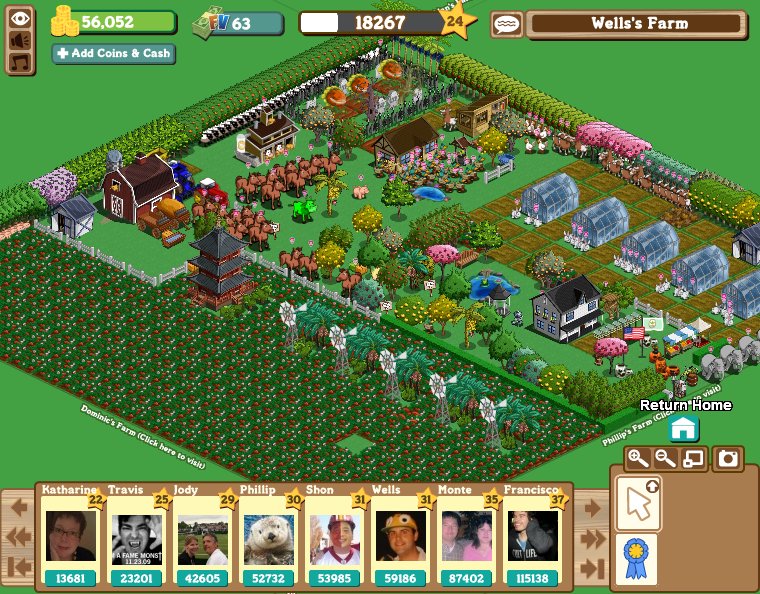Zoom out with the minus magnifier

tap(664, 459)
